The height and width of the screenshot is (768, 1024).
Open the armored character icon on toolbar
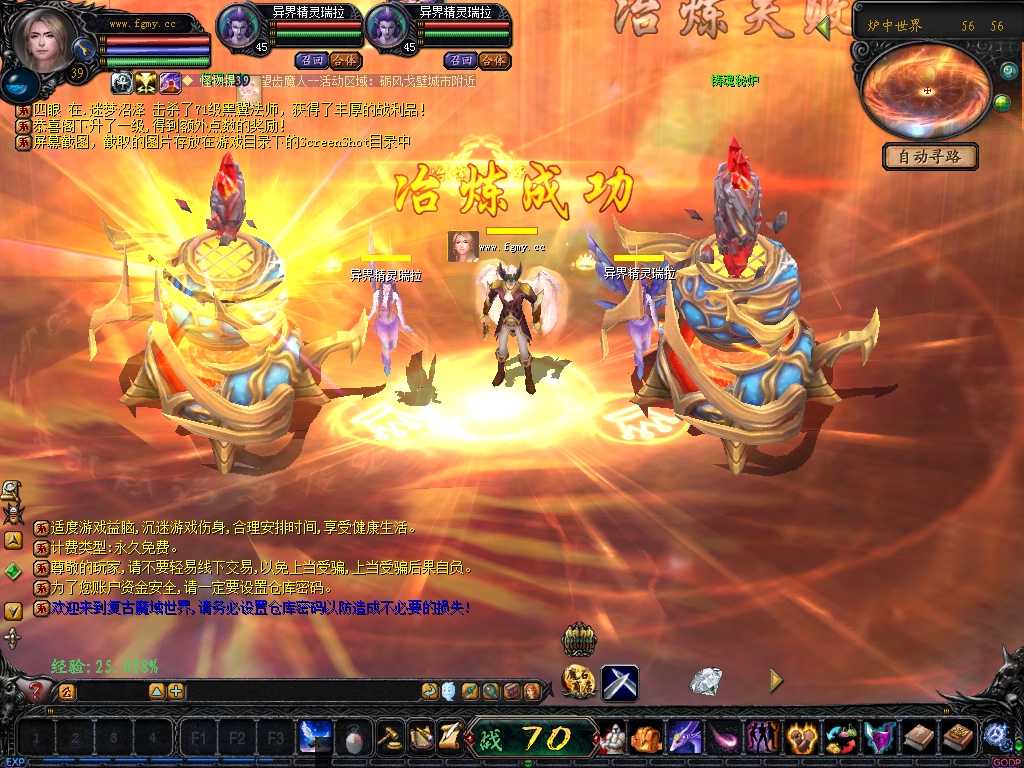coord(613,738)
